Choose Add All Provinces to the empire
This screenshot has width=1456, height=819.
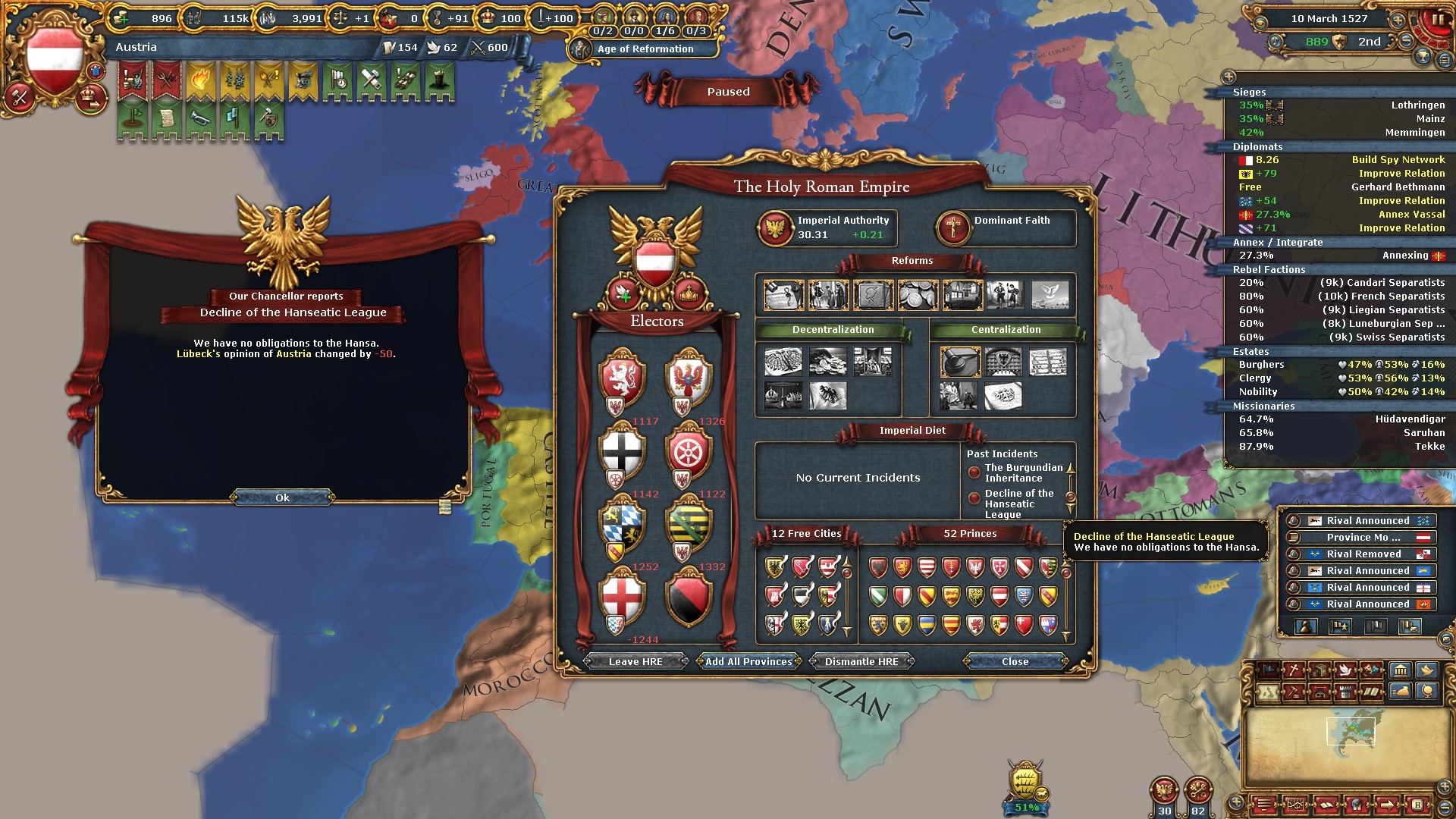(x=748, y=661)
